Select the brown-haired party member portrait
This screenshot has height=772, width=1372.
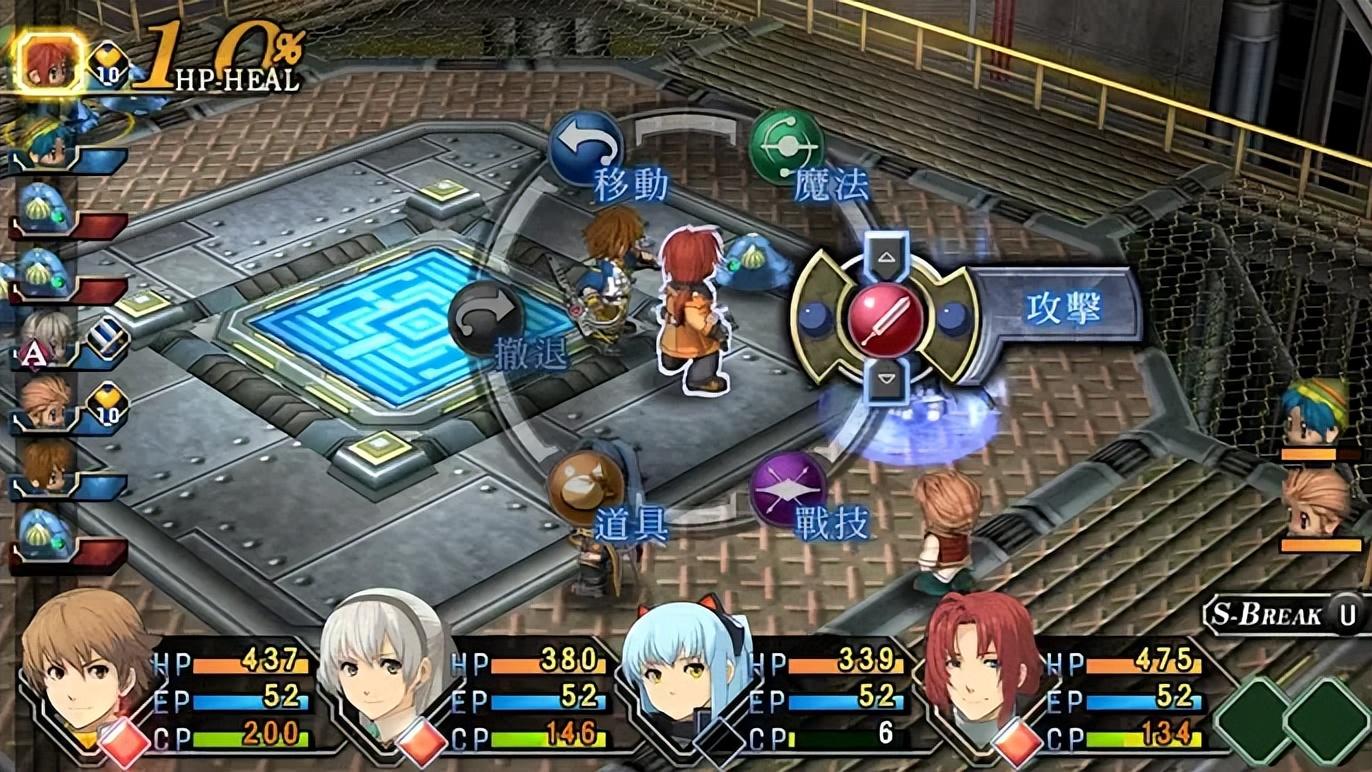85,670
